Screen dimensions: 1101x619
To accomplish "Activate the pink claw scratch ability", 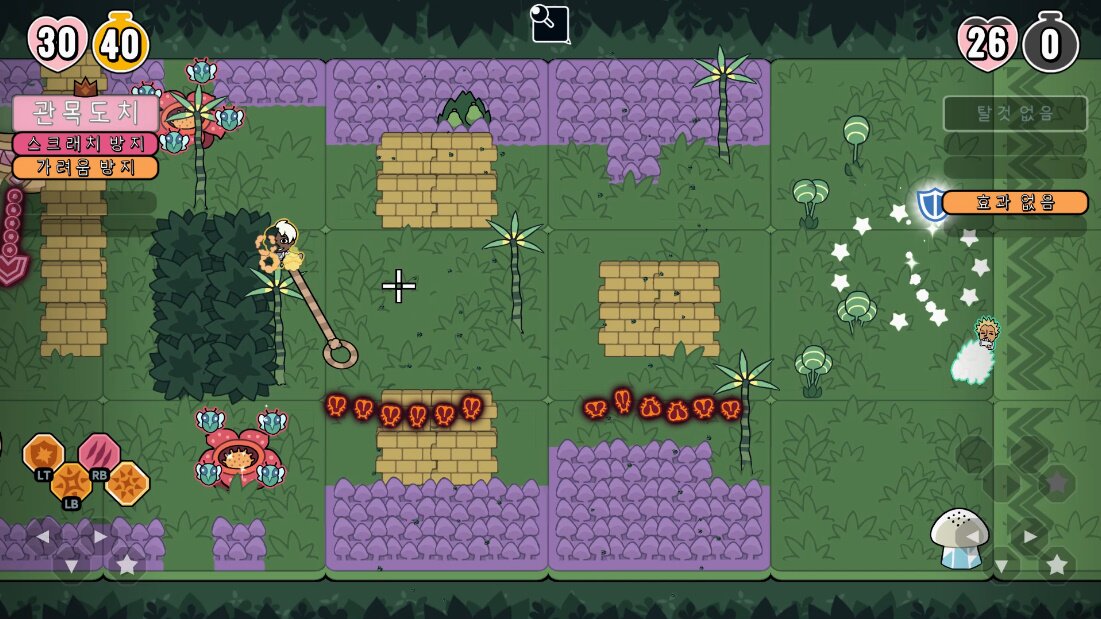I will point(100,453).
